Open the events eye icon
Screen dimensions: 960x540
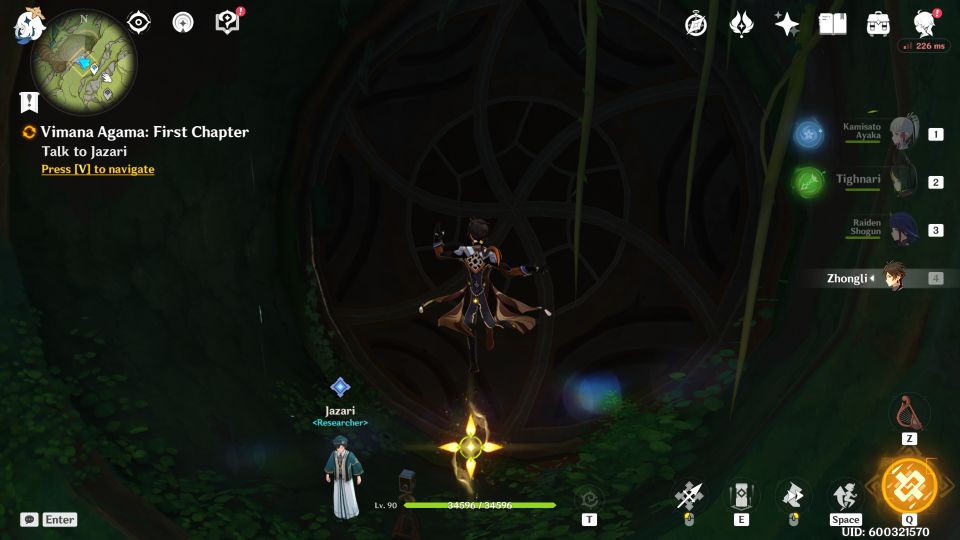coord(139,23)
